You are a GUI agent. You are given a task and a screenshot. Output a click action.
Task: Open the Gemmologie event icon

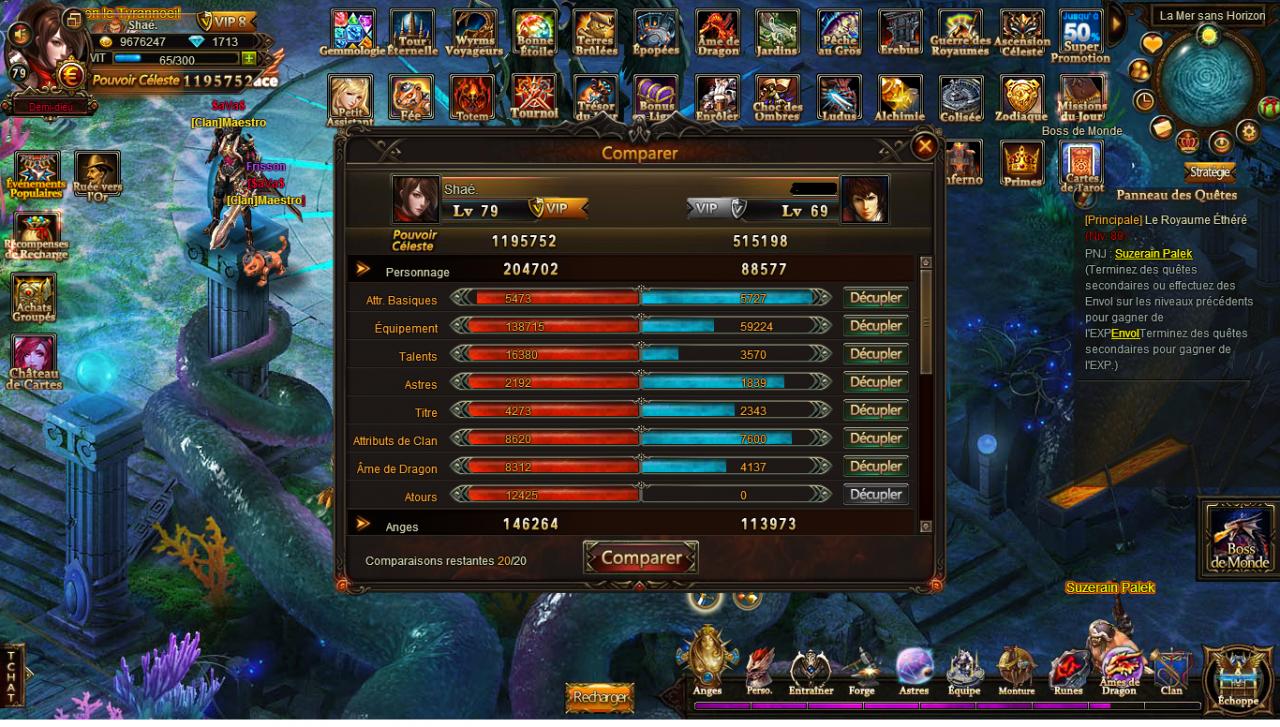[352, 32]
